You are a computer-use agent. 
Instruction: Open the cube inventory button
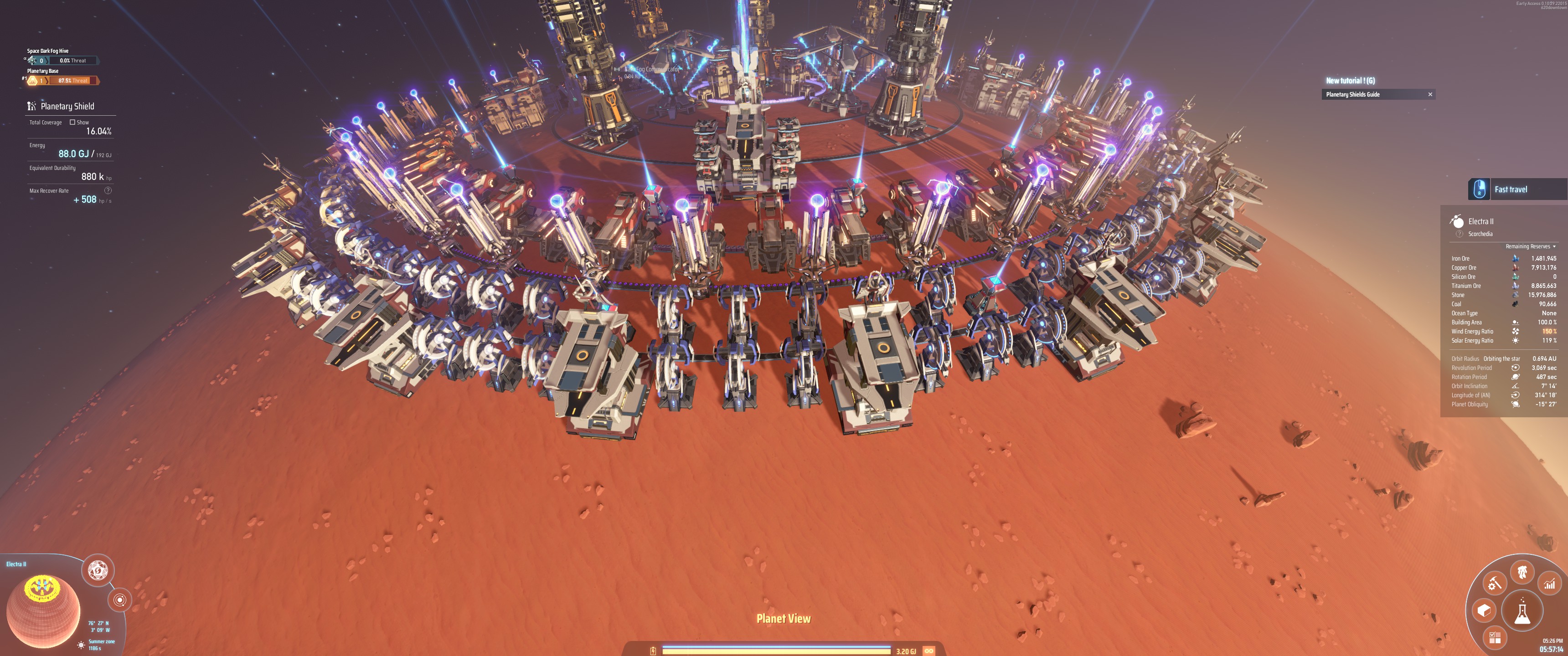pos(1483,610)
